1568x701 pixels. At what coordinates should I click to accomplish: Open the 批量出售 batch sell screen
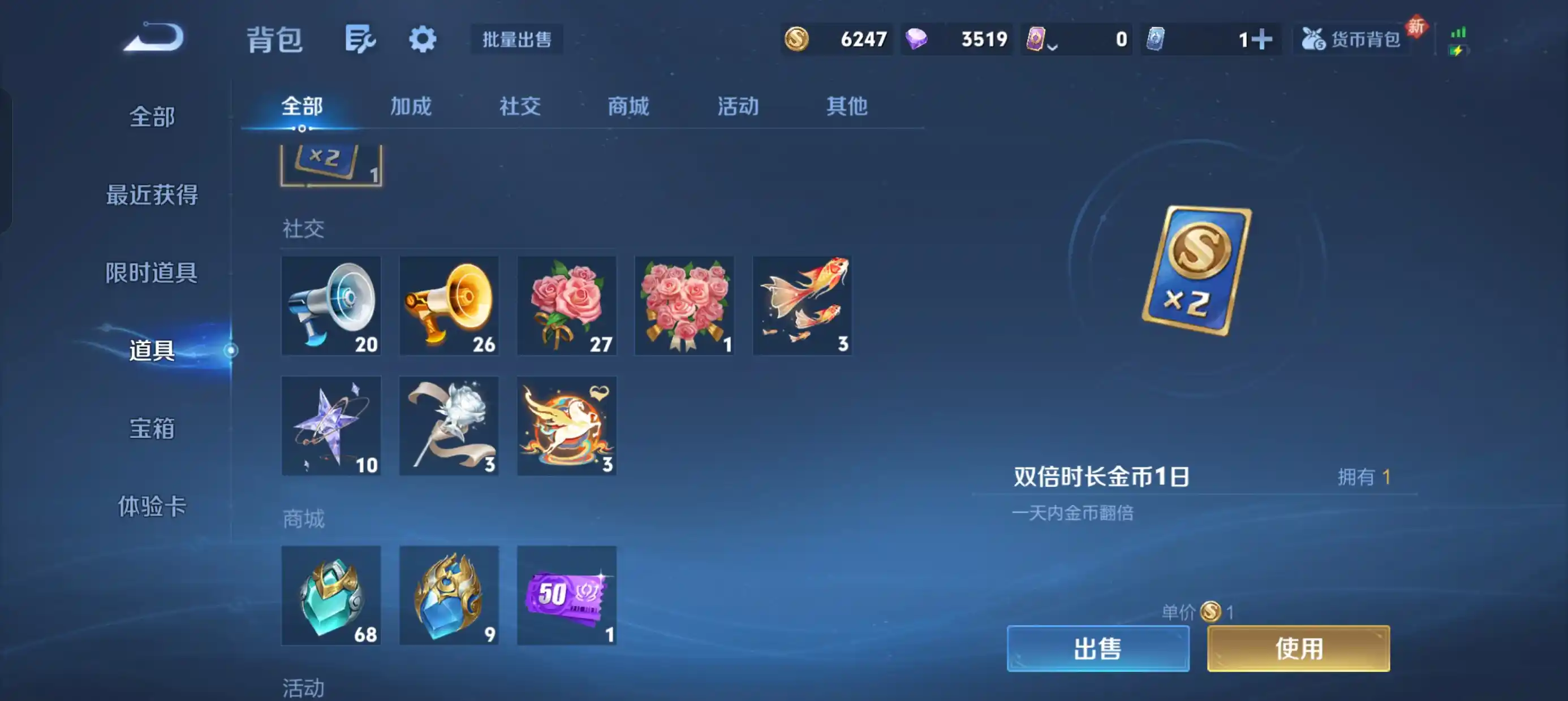tap(516, 38)
